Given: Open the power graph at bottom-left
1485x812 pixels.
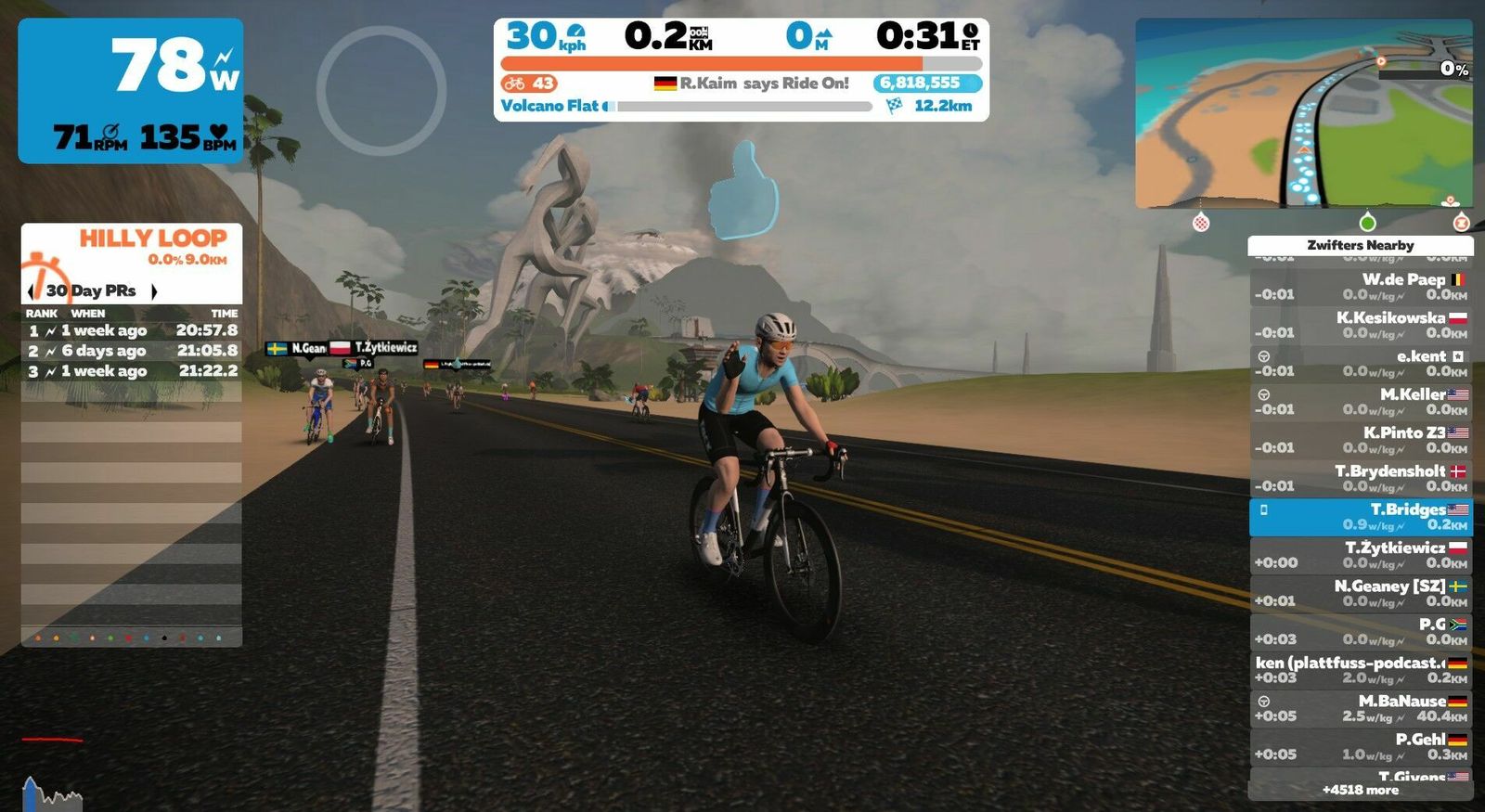Looking at the screenshot, I should pos(52,793).
